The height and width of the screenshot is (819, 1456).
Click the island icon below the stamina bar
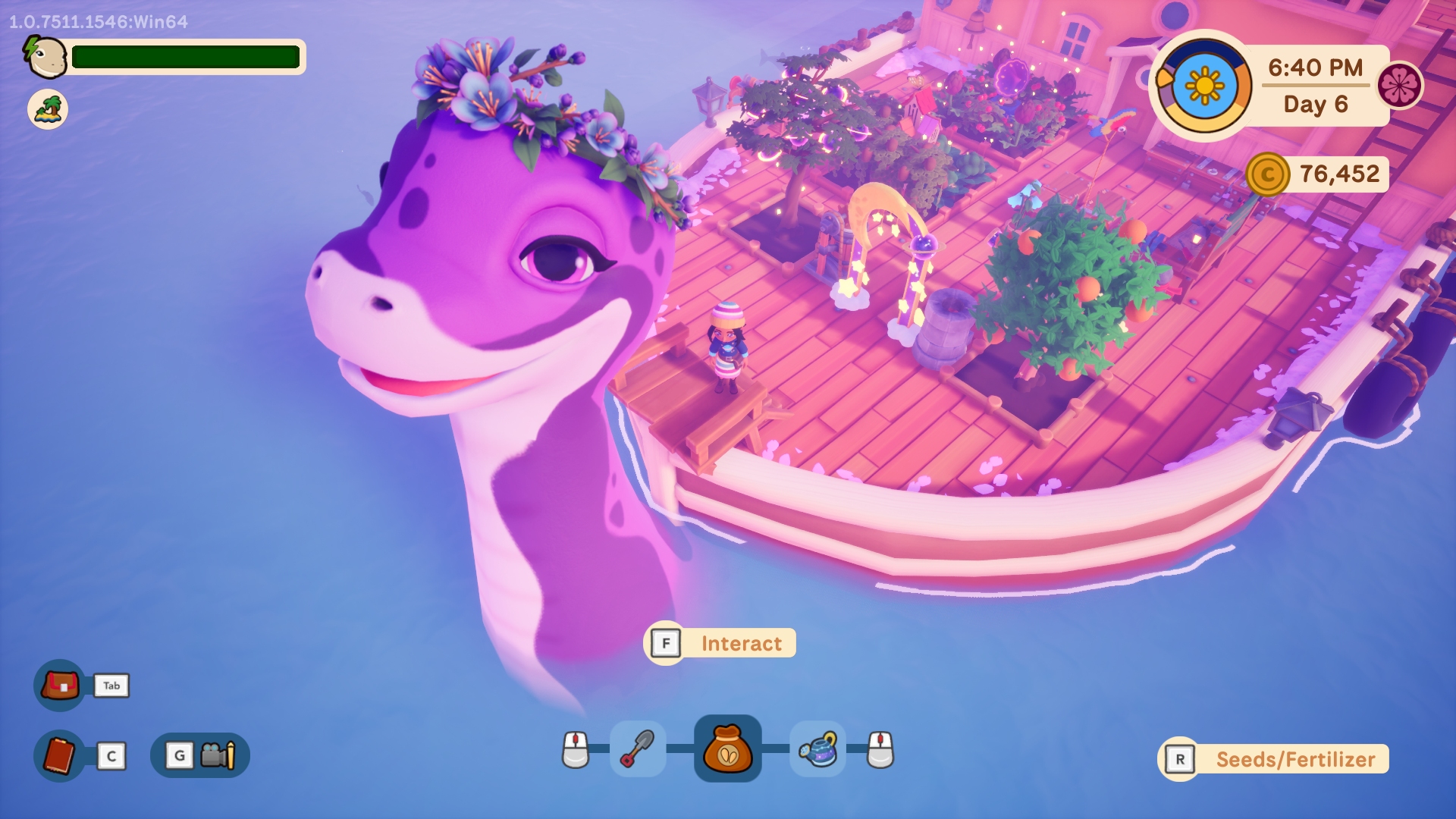pos(48,109)
